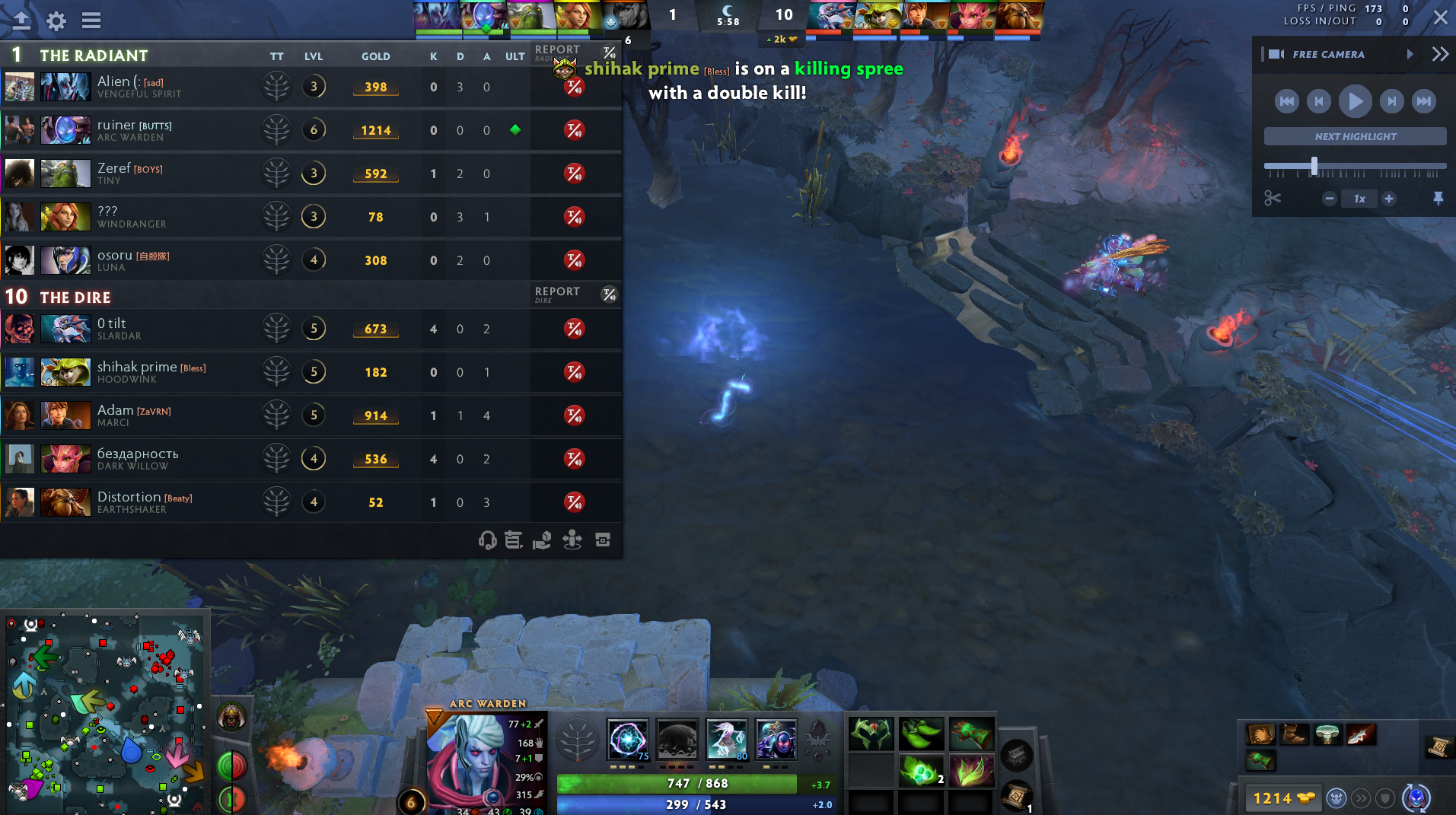Expand the double-chevron toggle near the gold counter
1456x815 pixels.
pos(1360,798)
